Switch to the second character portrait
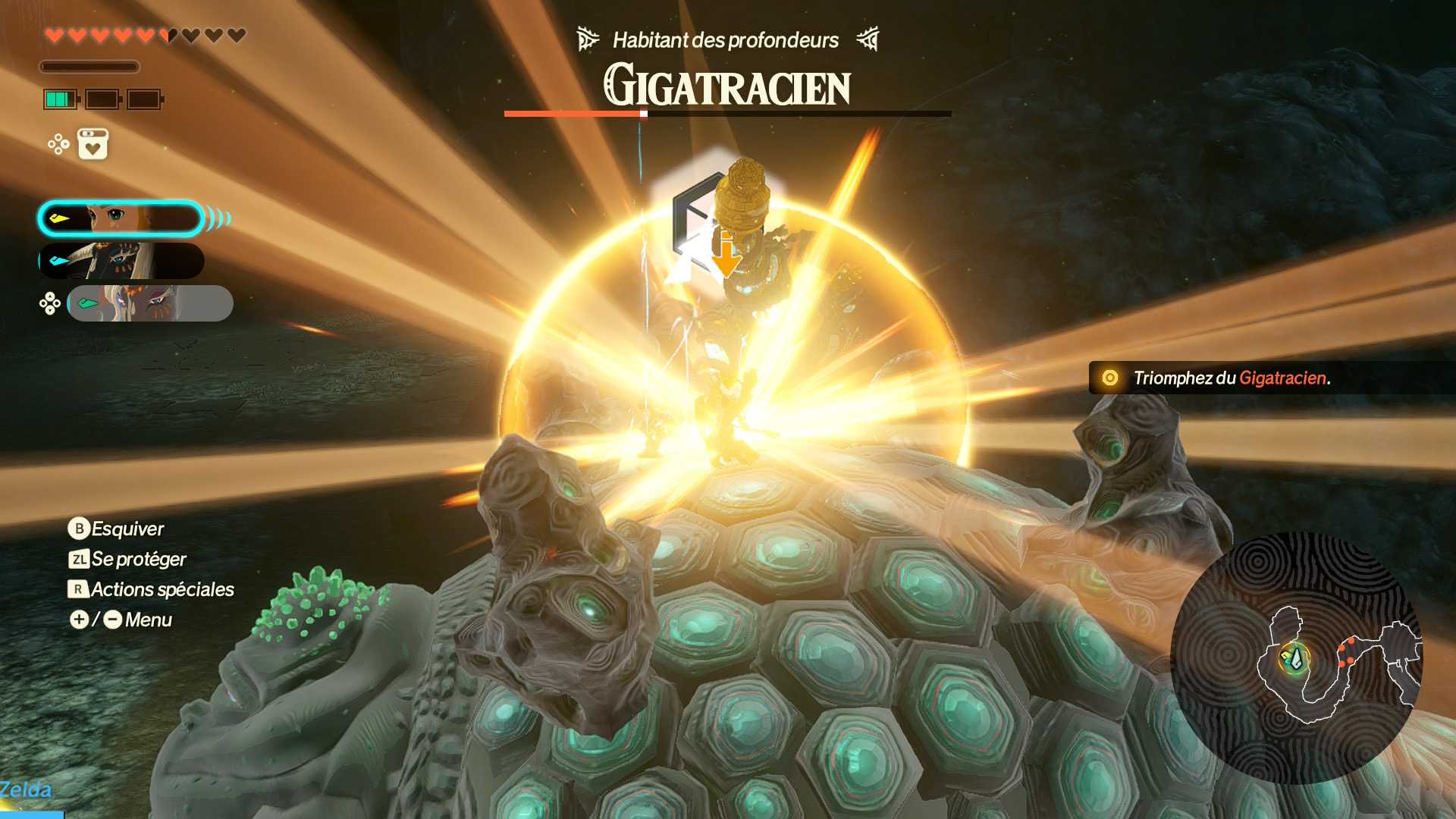The height and width of the screenshot is (819, 1456). tap(121, 261)
